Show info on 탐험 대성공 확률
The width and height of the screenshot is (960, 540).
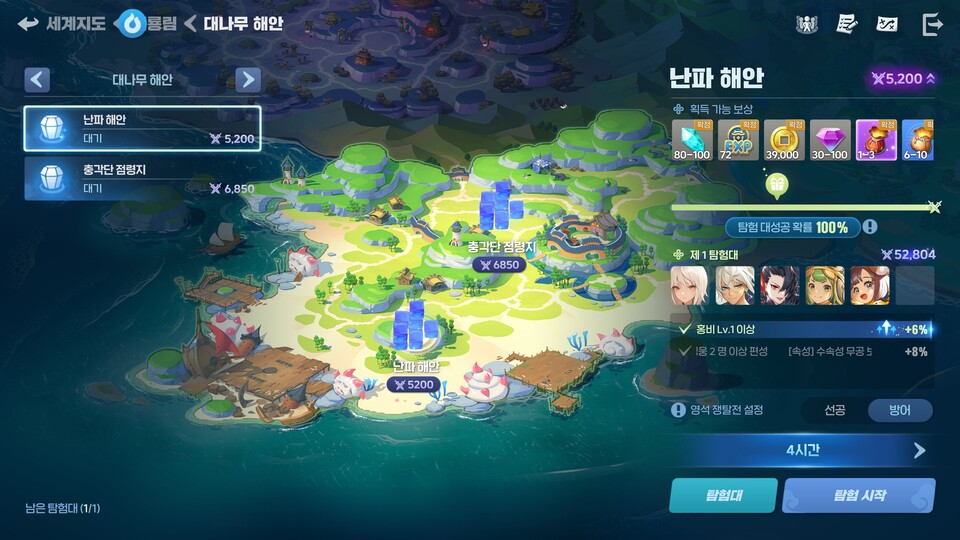pos(871,227)
